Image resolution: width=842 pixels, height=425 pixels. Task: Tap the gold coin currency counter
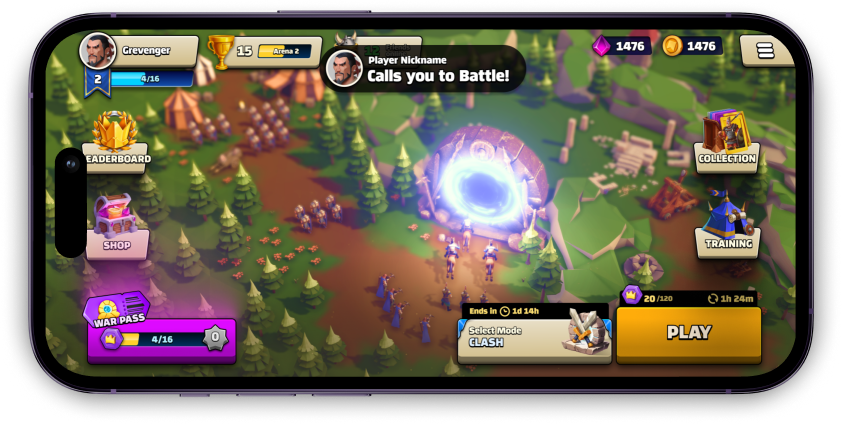(x=692, y=46)
